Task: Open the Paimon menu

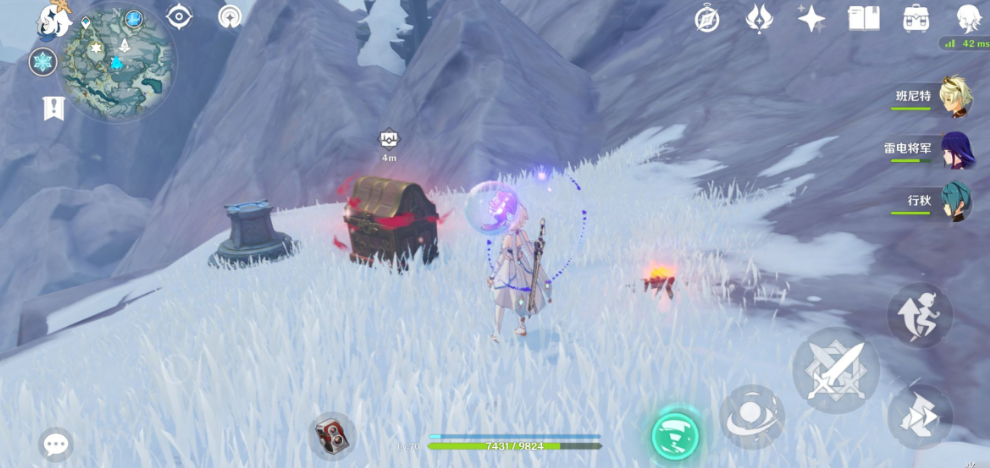Action: tap(52, 17)
